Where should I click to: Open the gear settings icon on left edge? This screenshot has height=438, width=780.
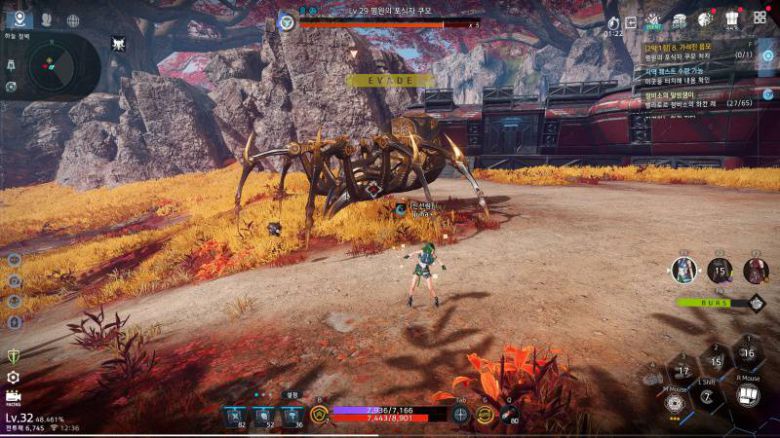click(x=13, y=377)
